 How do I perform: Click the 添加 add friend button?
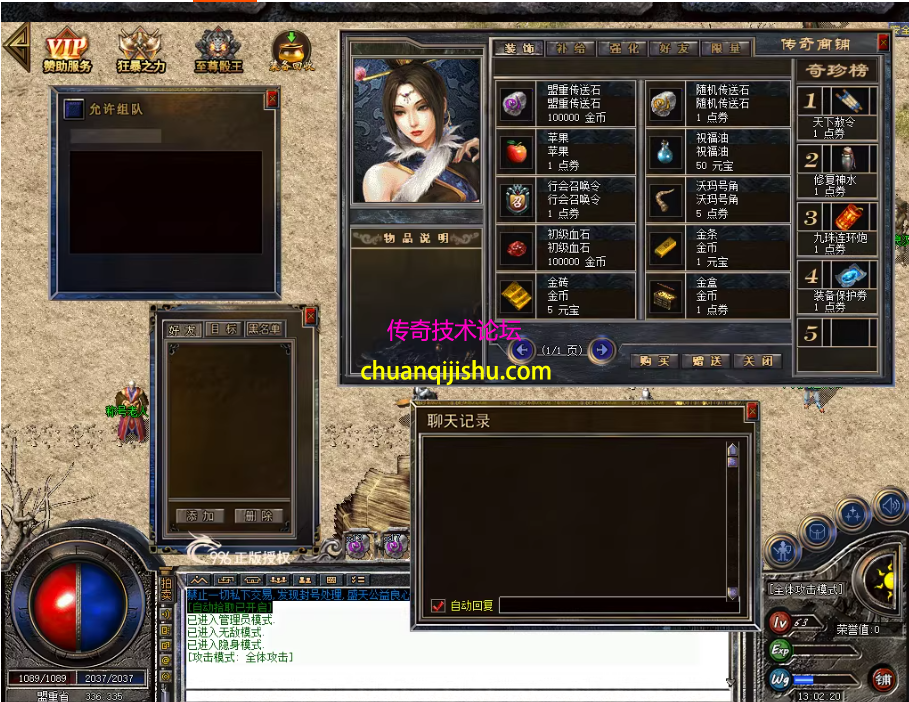tap(200, 516)
